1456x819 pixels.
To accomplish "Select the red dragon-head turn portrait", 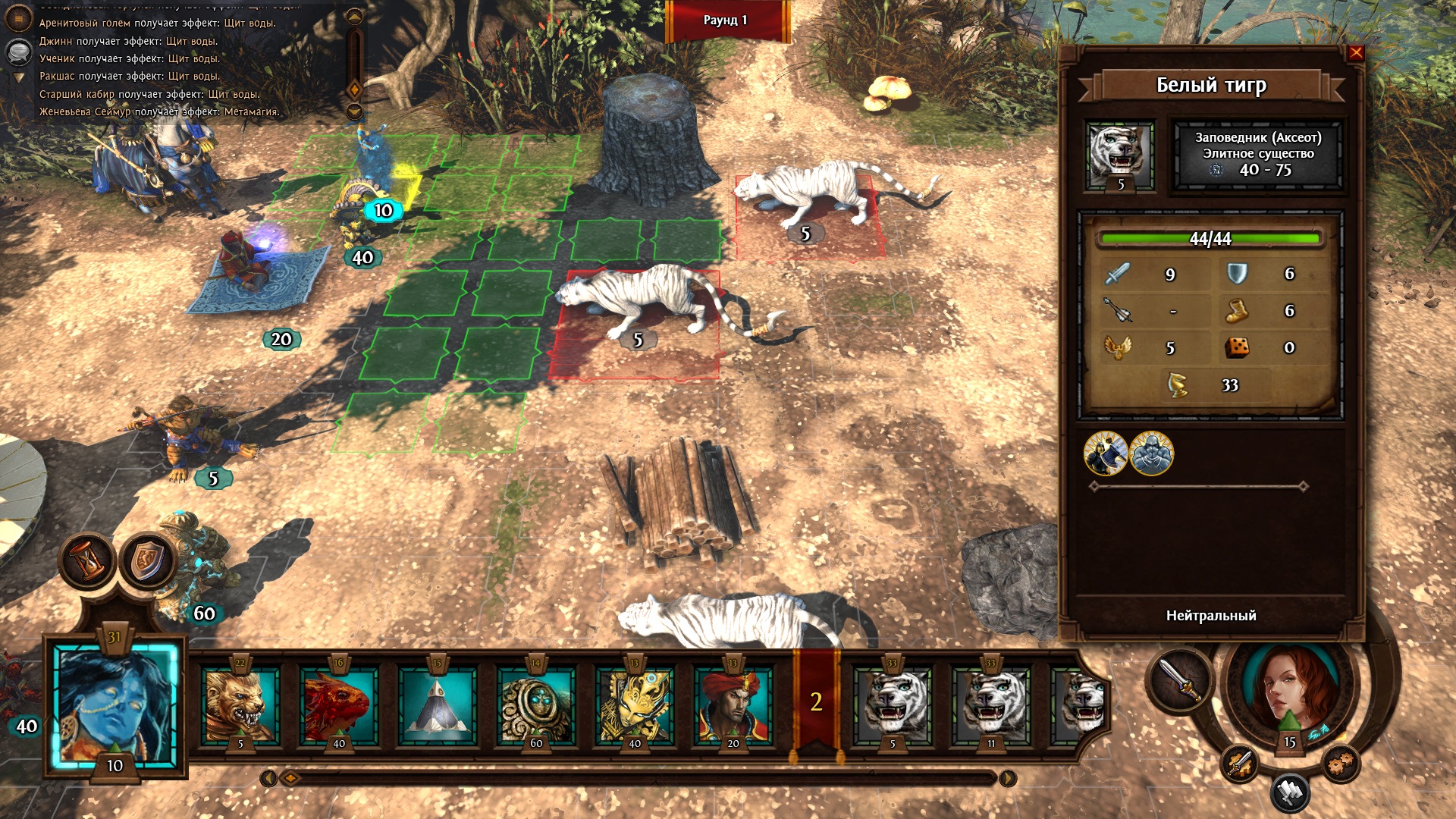I will 338,705.
